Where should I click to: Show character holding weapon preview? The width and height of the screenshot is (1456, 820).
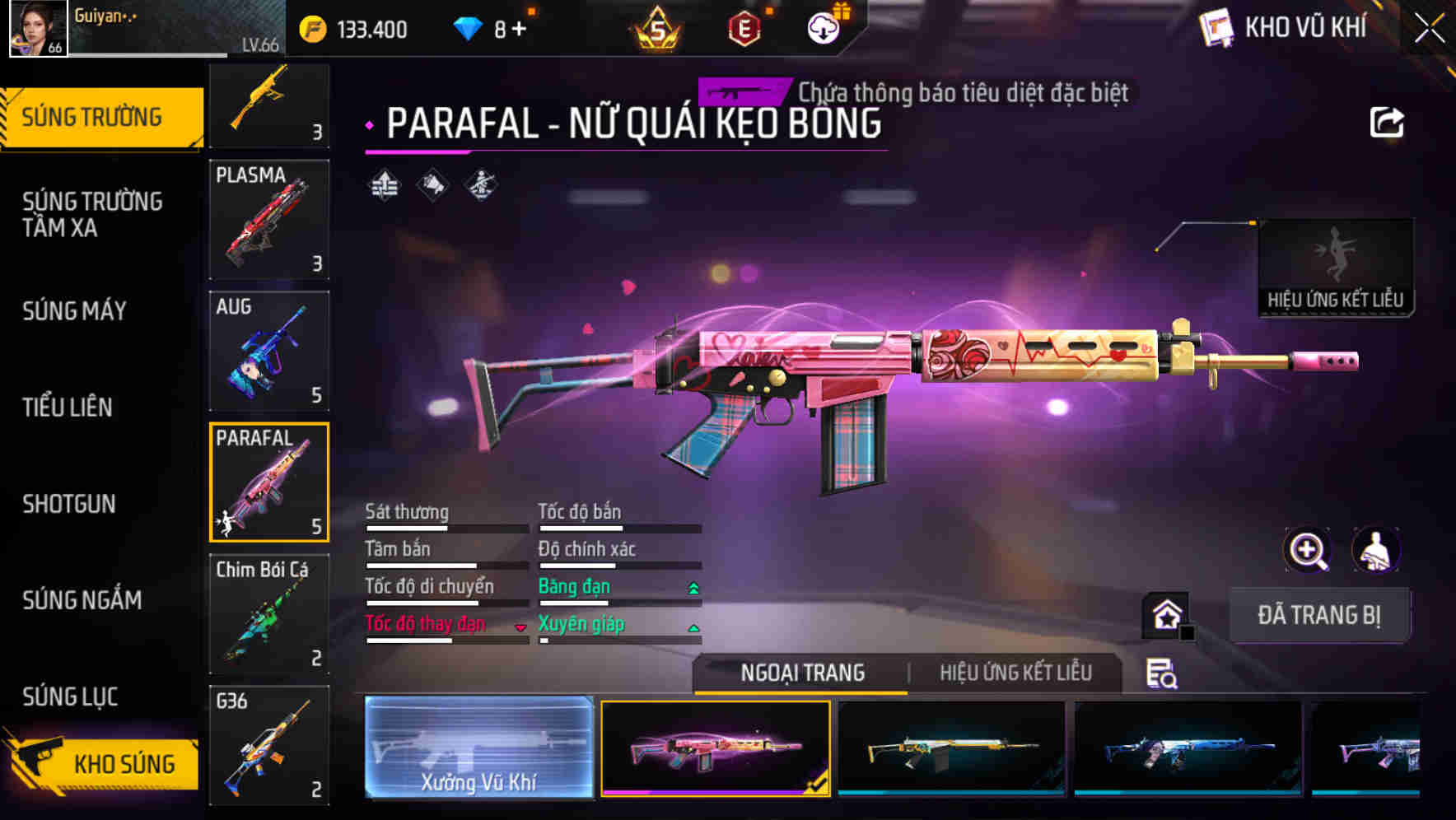(x=1375, y=550)
